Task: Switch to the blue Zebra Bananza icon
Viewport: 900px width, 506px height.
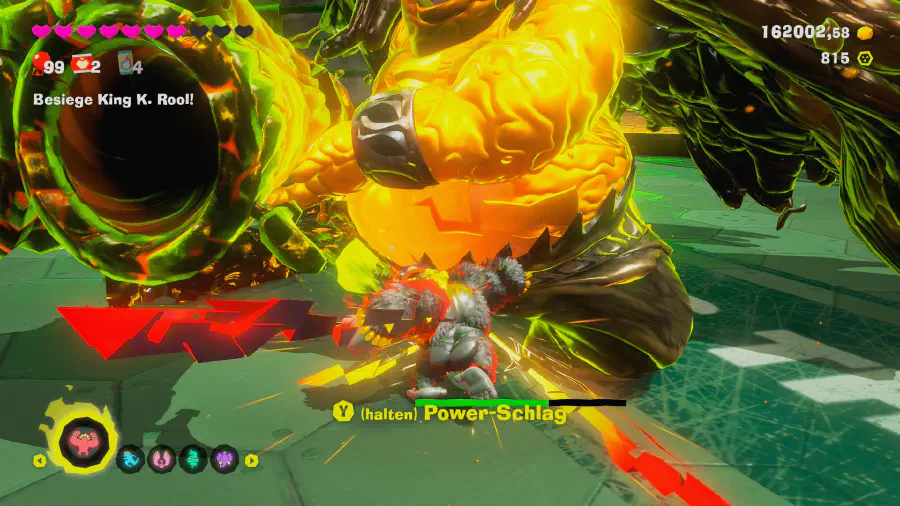Action: point(131,460)
